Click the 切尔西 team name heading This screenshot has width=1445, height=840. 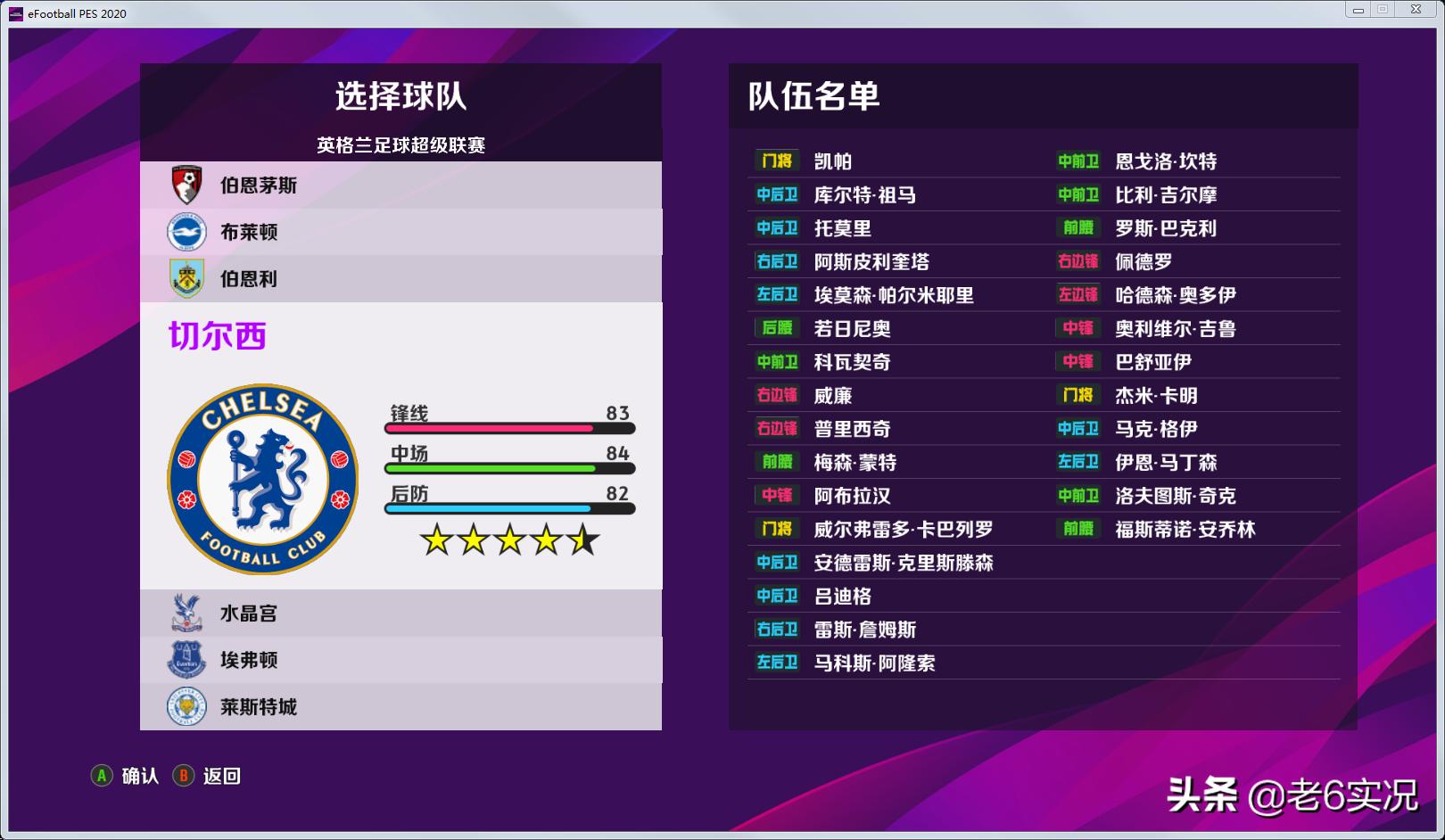[x=217, y=337]
